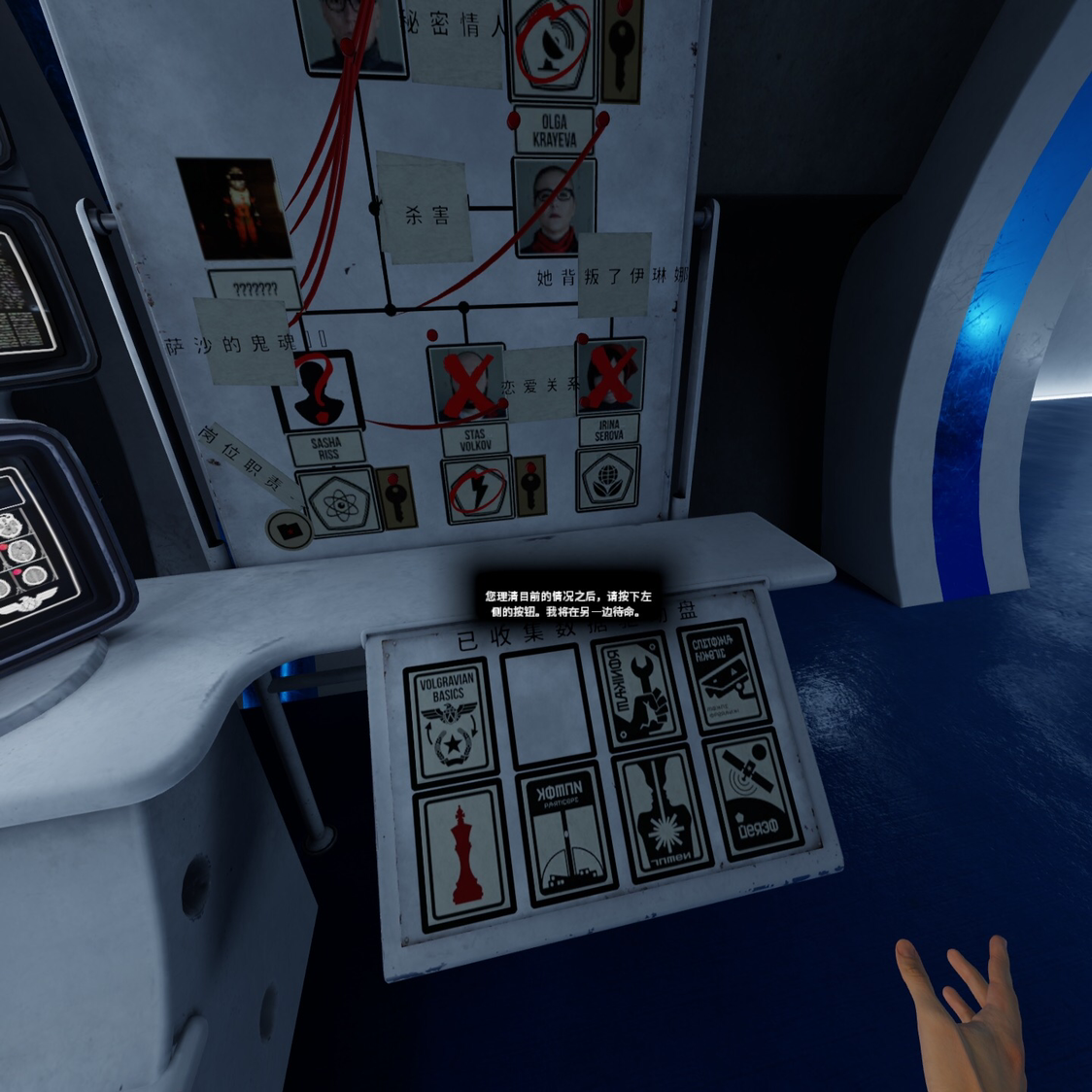Select the Volgravian Basics data card
1092x1092 pixels.
click(x=450, y=721)
